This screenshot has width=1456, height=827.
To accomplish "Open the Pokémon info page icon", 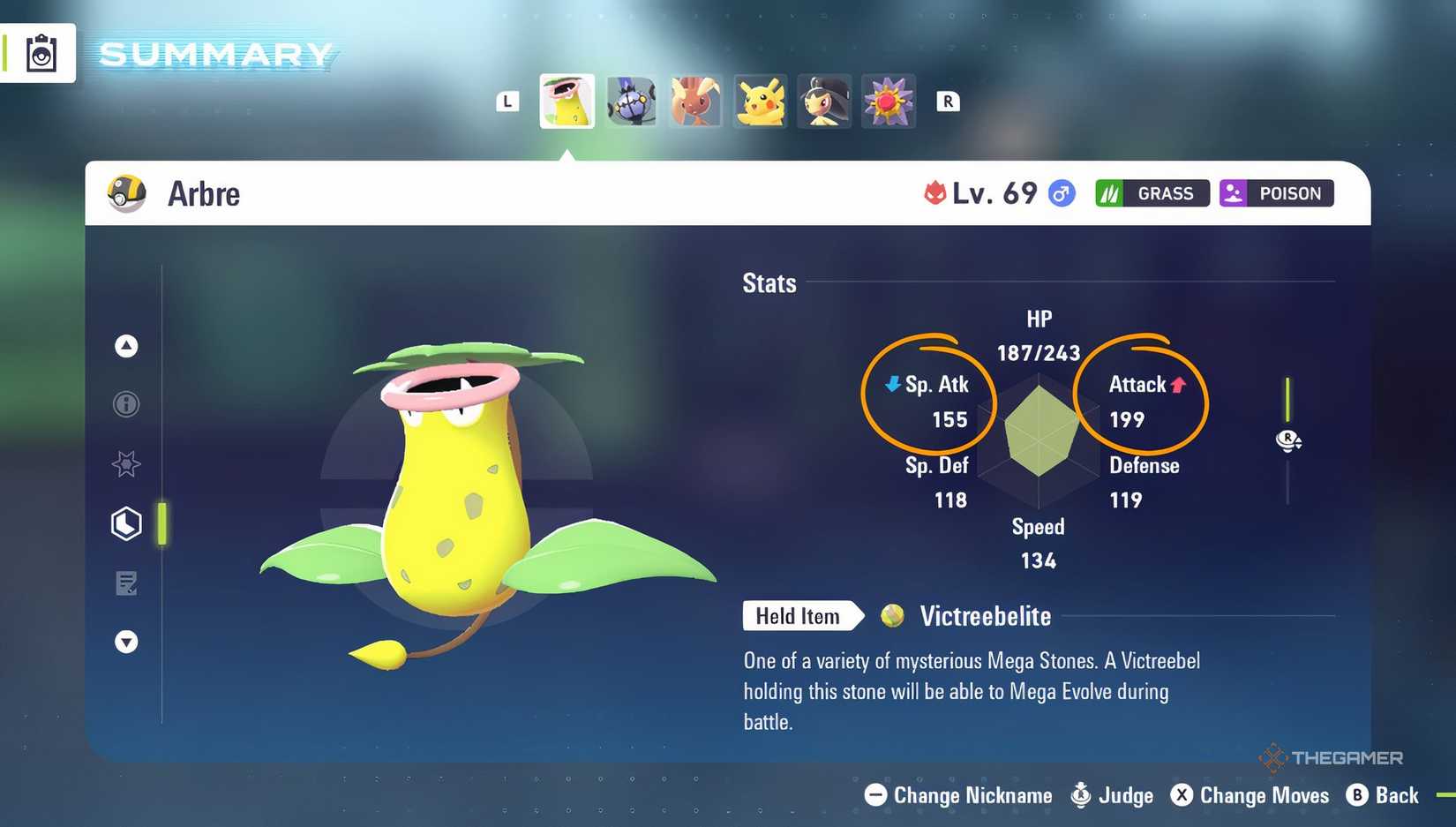I will [x=126, y=404].
